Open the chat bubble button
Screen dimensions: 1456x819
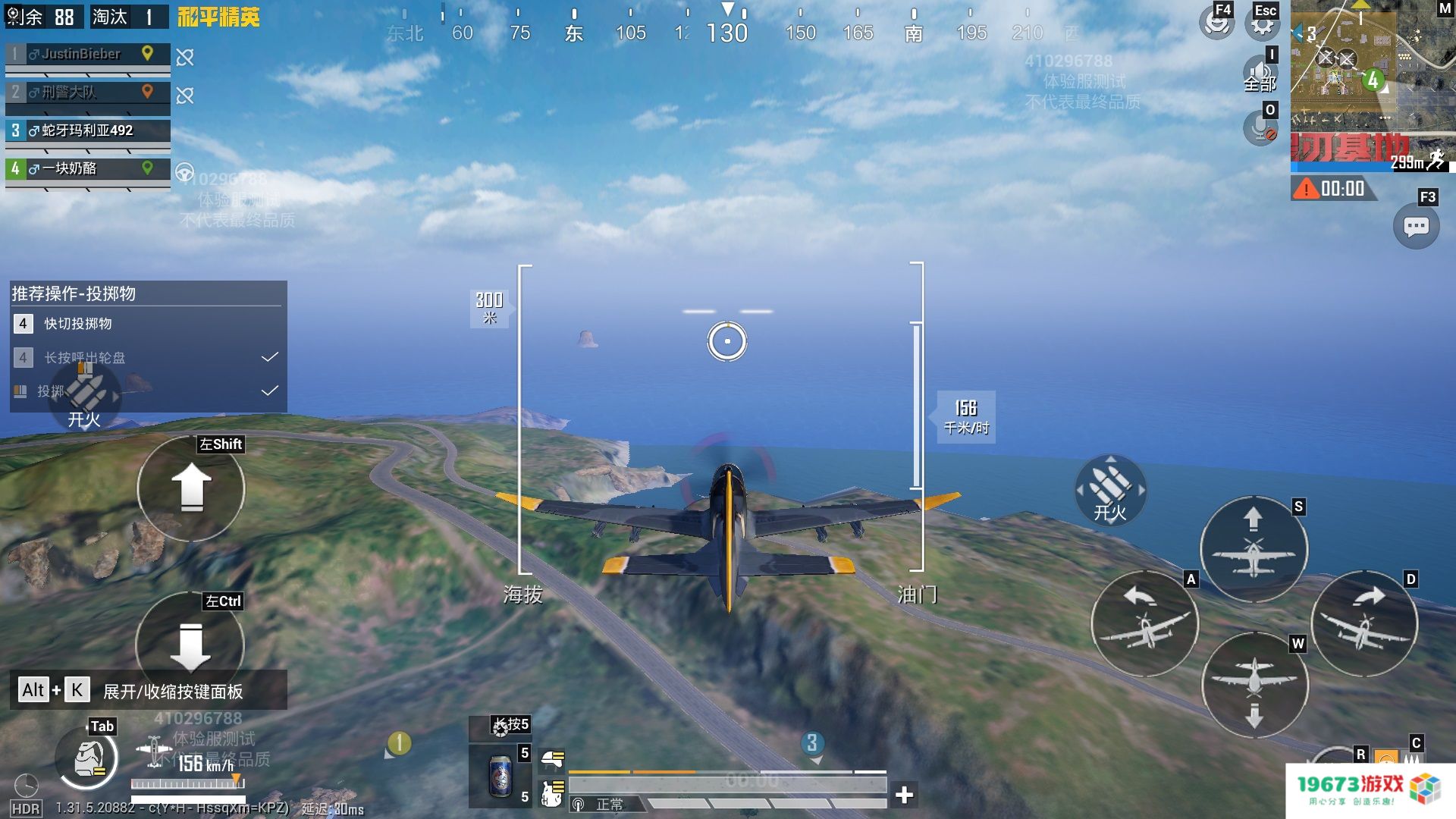(1416, 226)
